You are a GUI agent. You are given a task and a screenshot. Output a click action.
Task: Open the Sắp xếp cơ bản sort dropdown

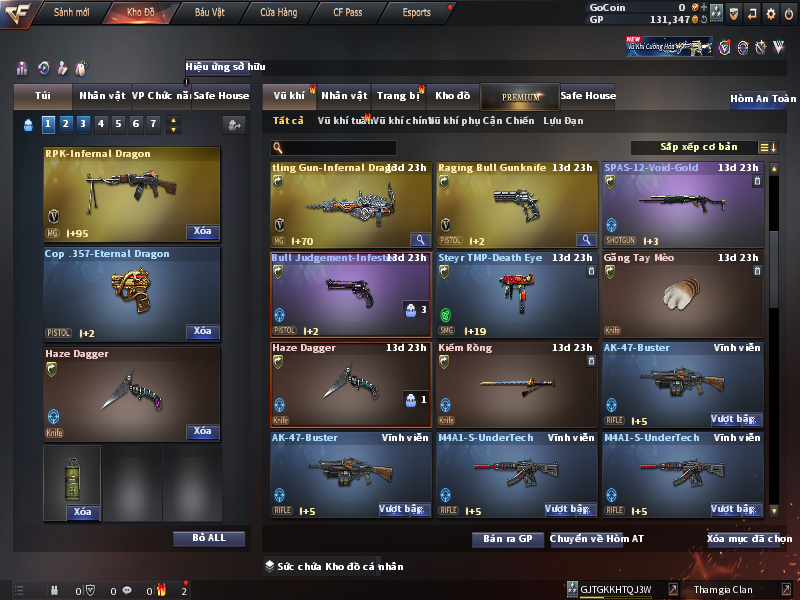point(698,147)
